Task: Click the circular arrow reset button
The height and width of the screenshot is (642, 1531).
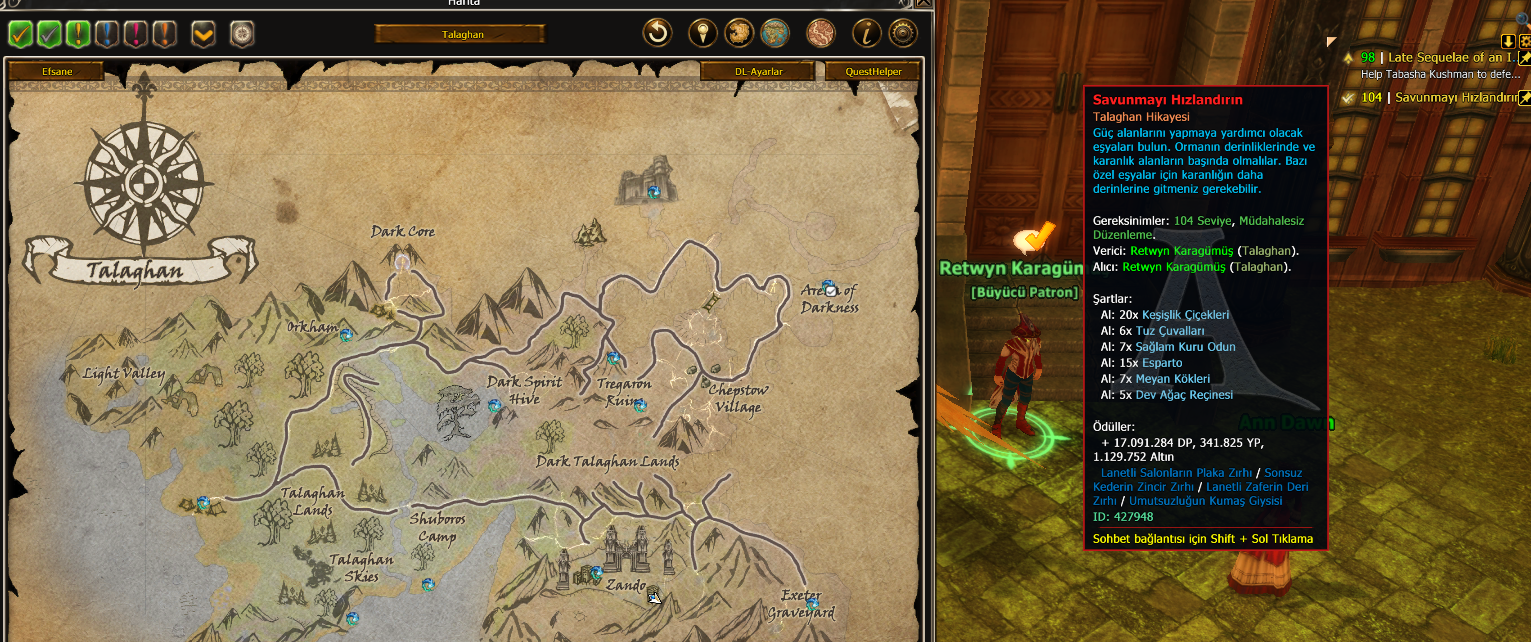Action: [x=657, y=34]
